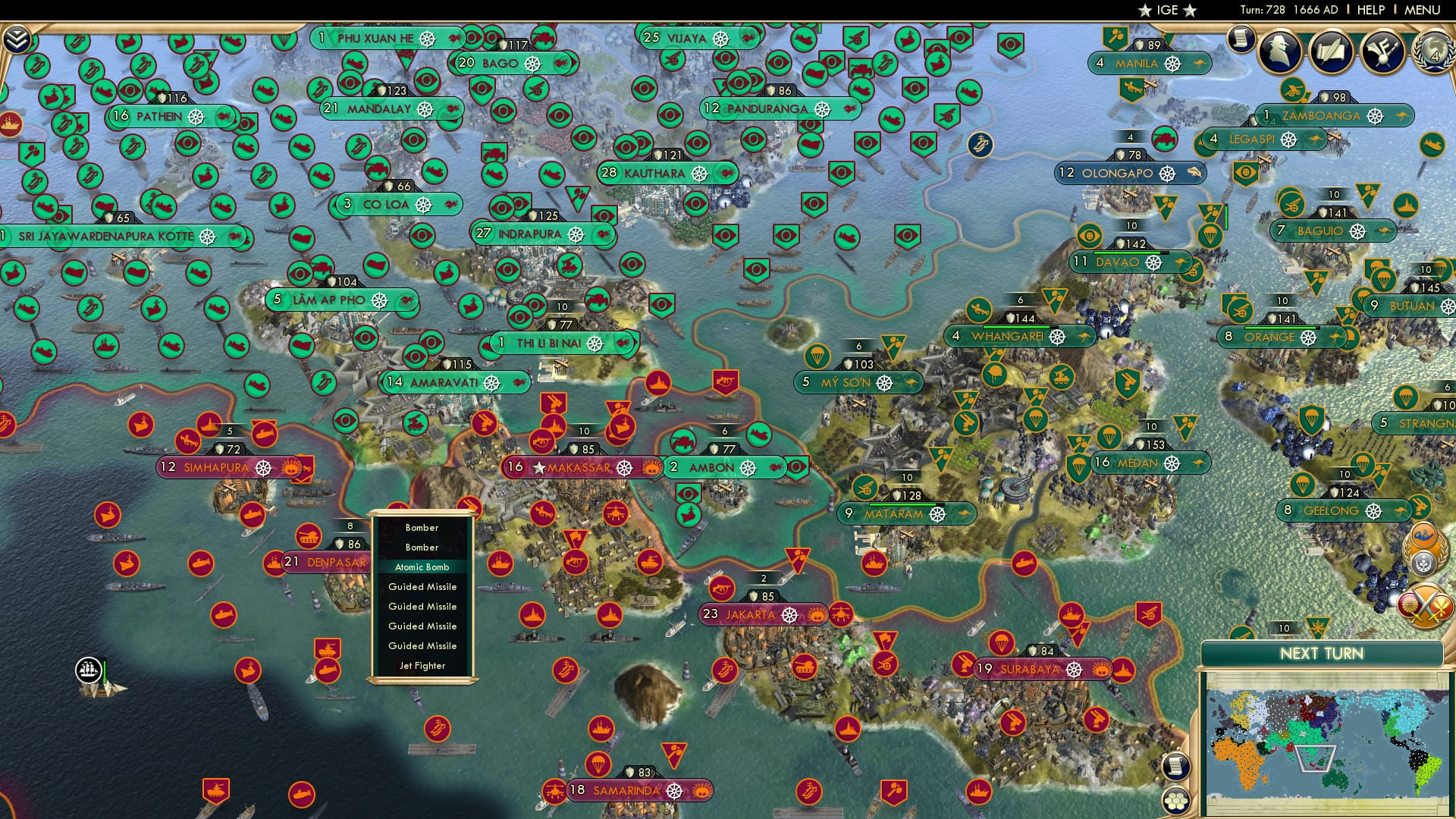Screen dimensions: 1456x819
Task: Open the Culture overview brush icon
Action: pos(1382,52)
